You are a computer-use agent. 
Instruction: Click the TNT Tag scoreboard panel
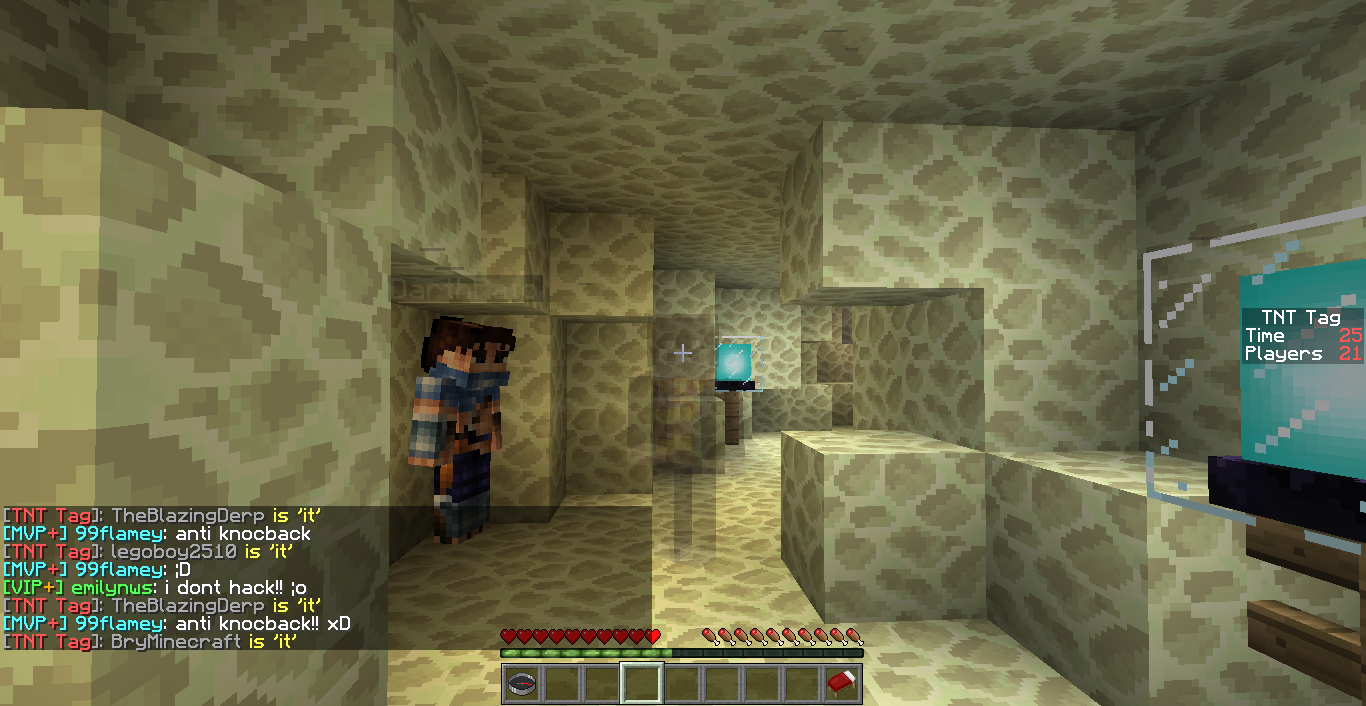(x=1301, y=336)
